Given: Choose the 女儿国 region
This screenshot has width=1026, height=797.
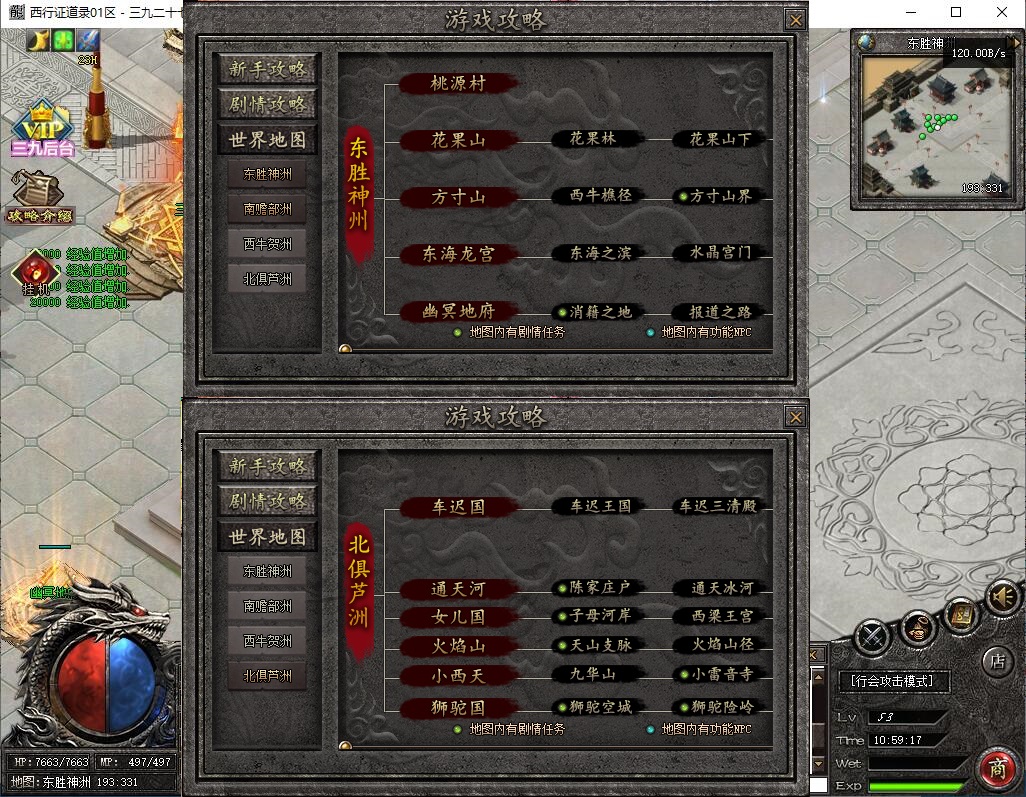Looking at the screenshot, I should point(458,618).
